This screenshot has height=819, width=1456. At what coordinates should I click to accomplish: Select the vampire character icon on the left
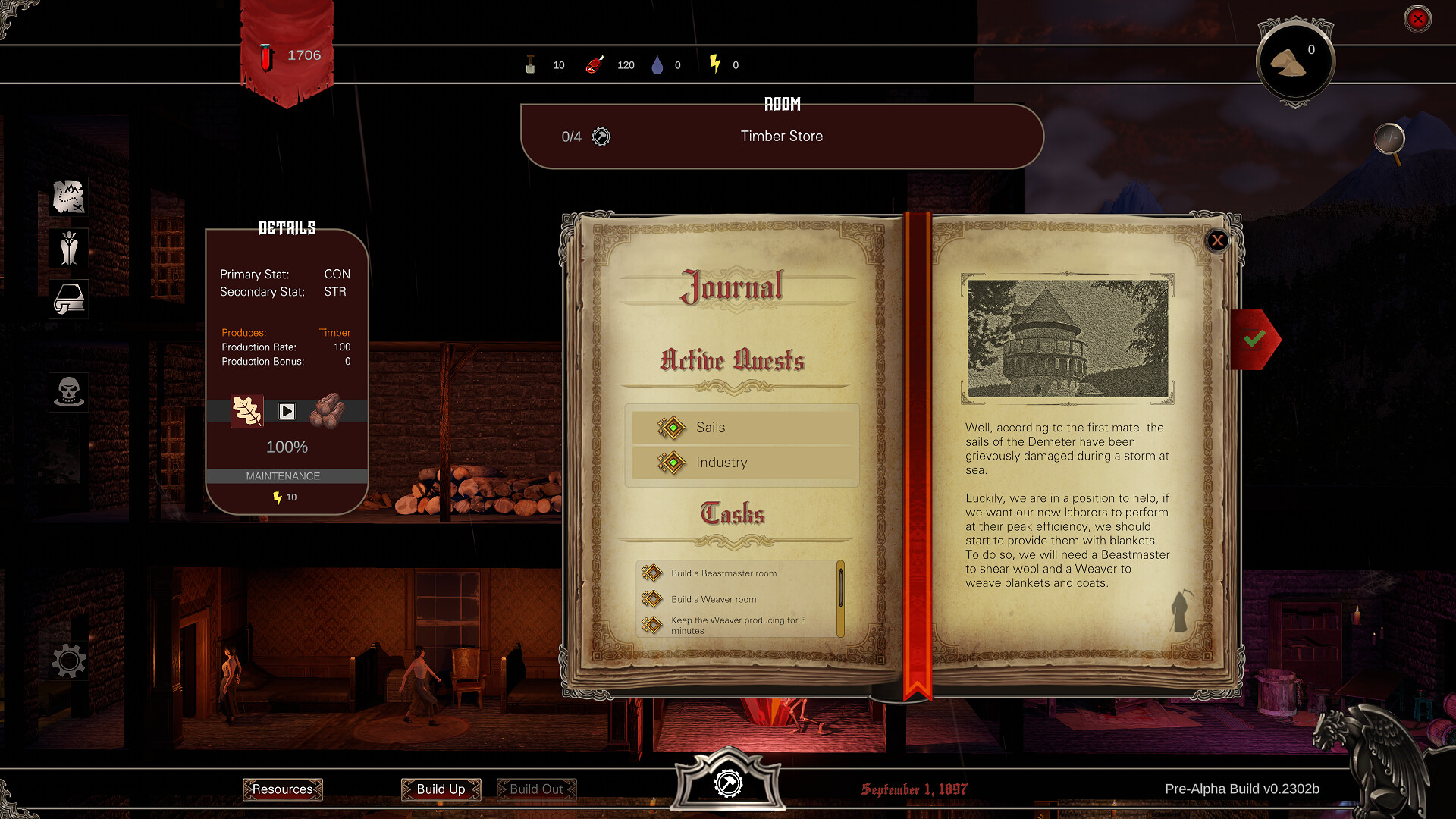click(68, 248)
